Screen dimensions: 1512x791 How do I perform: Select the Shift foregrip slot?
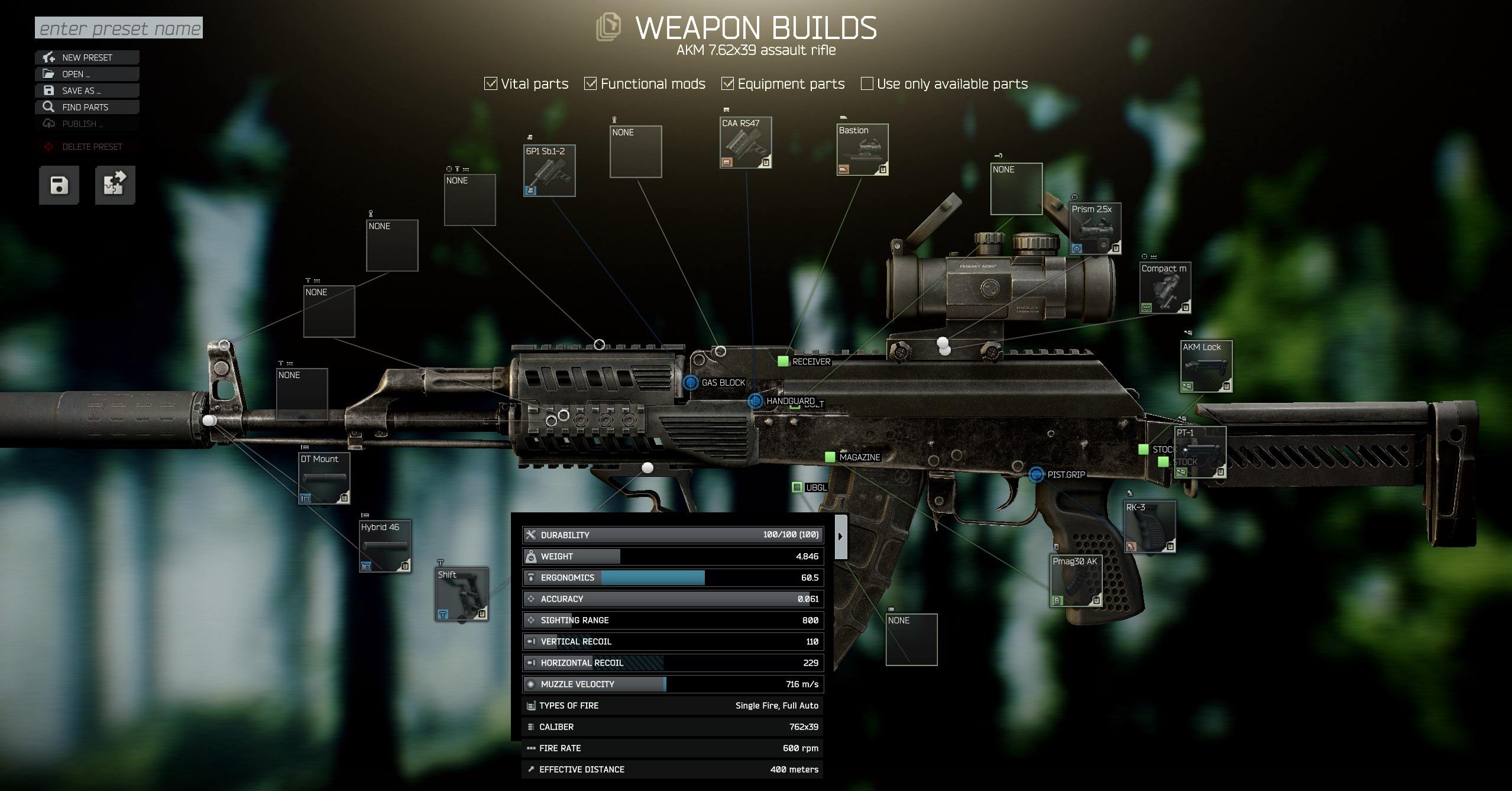point(461,594)
